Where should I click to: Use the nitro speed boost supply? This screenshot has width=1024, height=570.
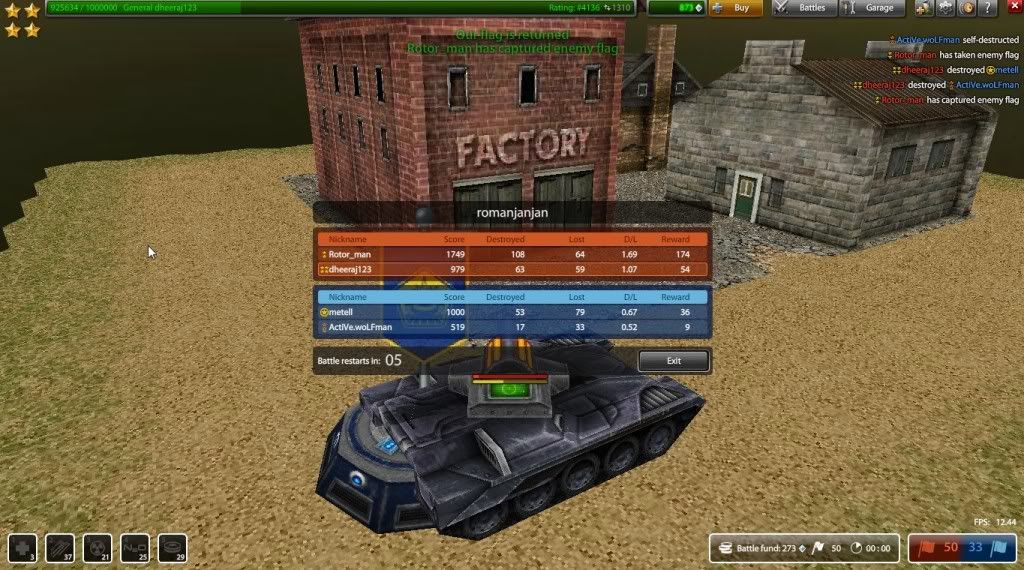pyautogui.click(x=135, y=547)
